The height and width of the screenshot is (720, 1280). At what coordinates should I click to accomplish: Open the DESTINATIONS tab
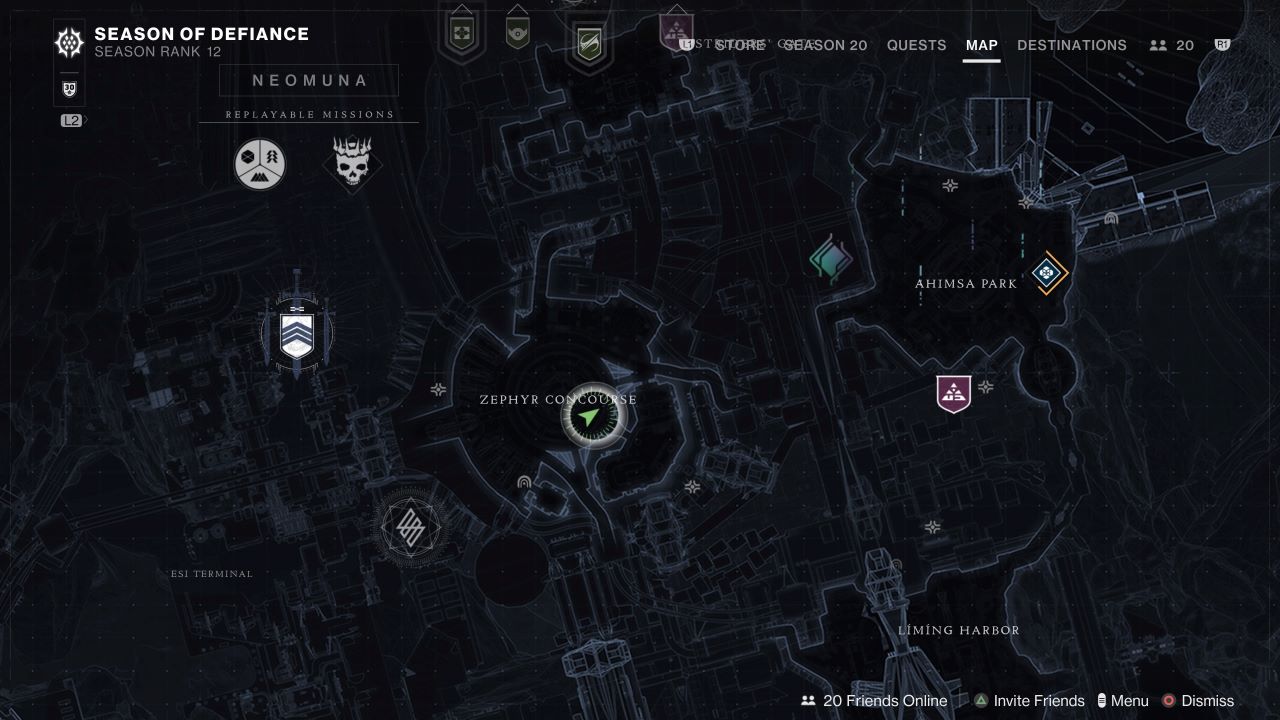pos(1072,45)
